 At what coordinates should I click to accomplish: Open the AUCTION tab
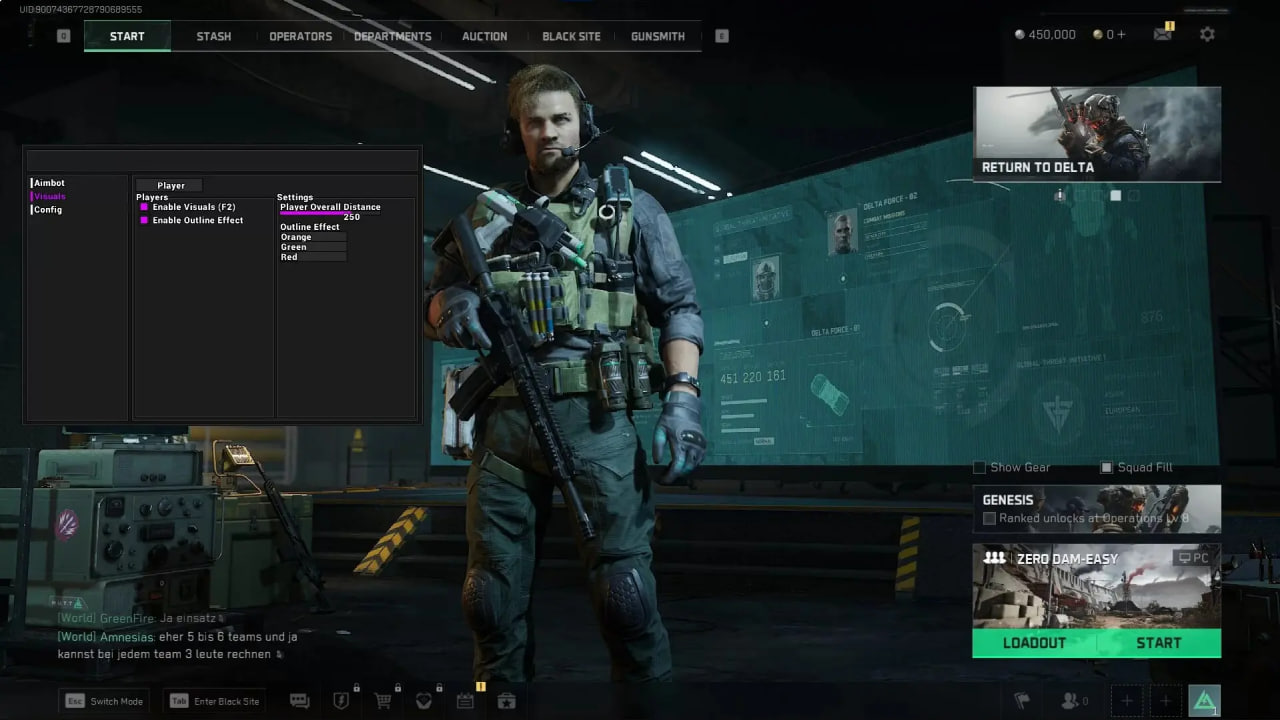484,36
